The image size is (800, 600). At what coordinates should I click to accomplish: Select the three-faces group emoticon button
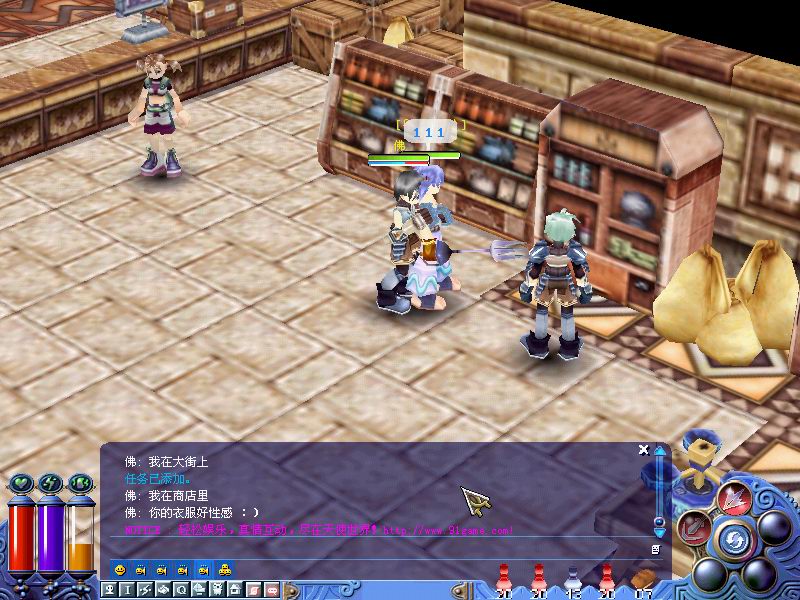click(x=225, y=569)
